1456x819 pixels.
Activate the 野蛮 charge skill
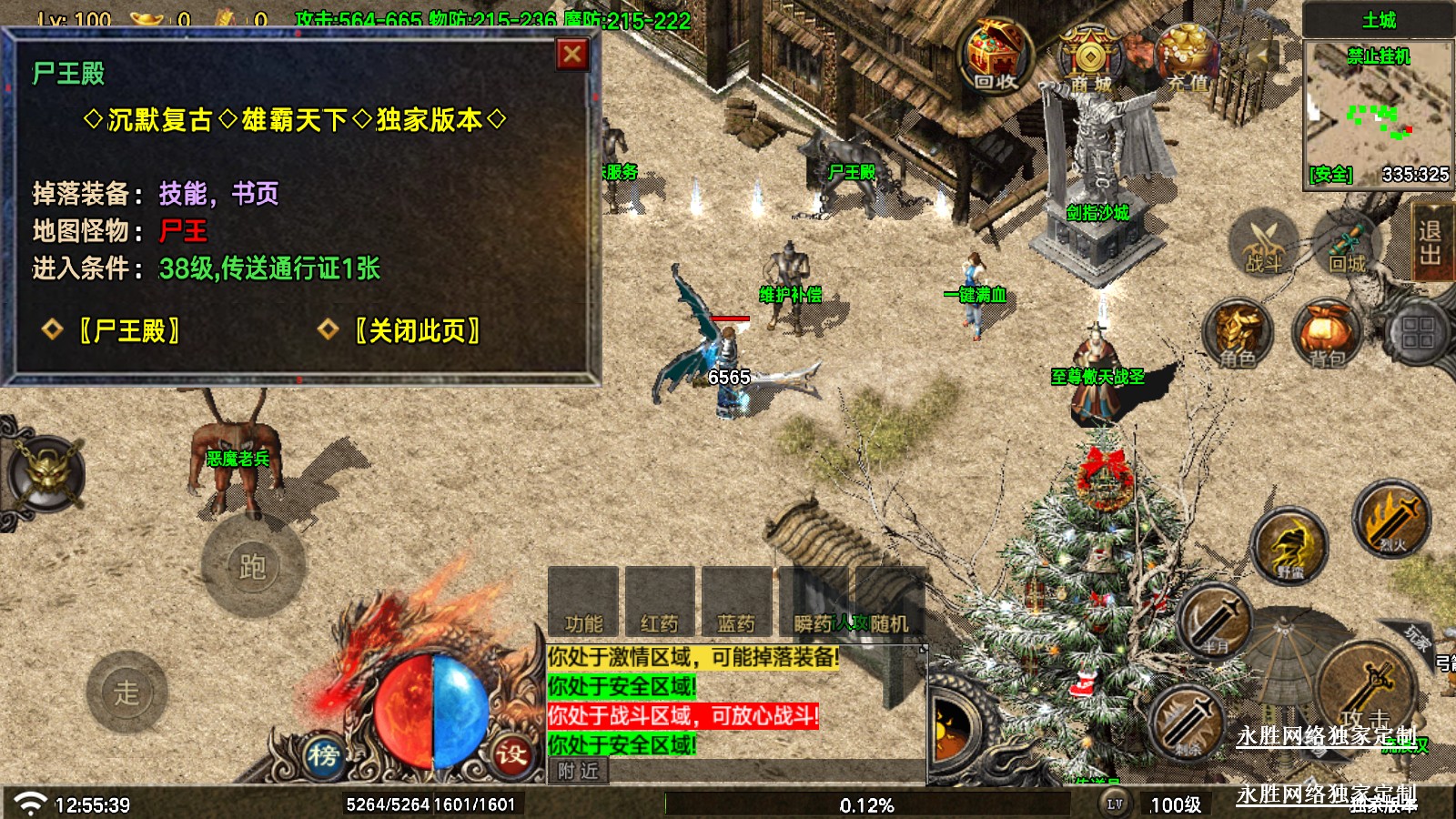[1289, 546]
